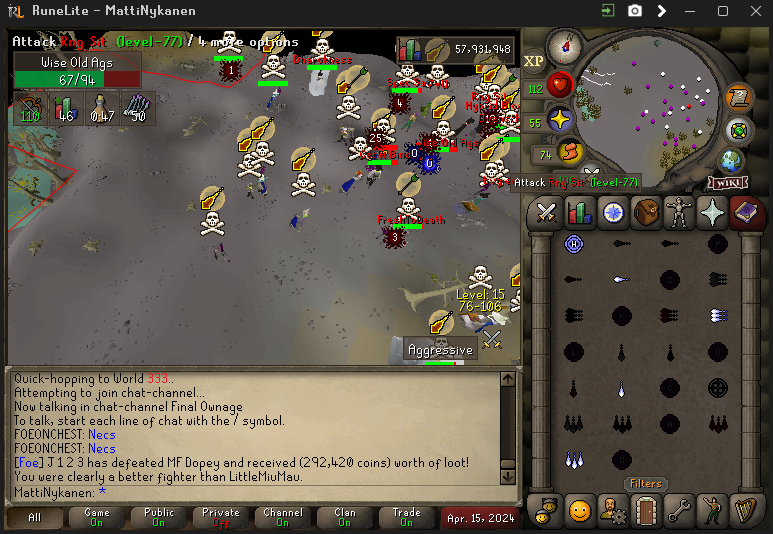Open the Emotes smiley tab
The width and height of the screenshot is (773, 534).
(580, 510)
